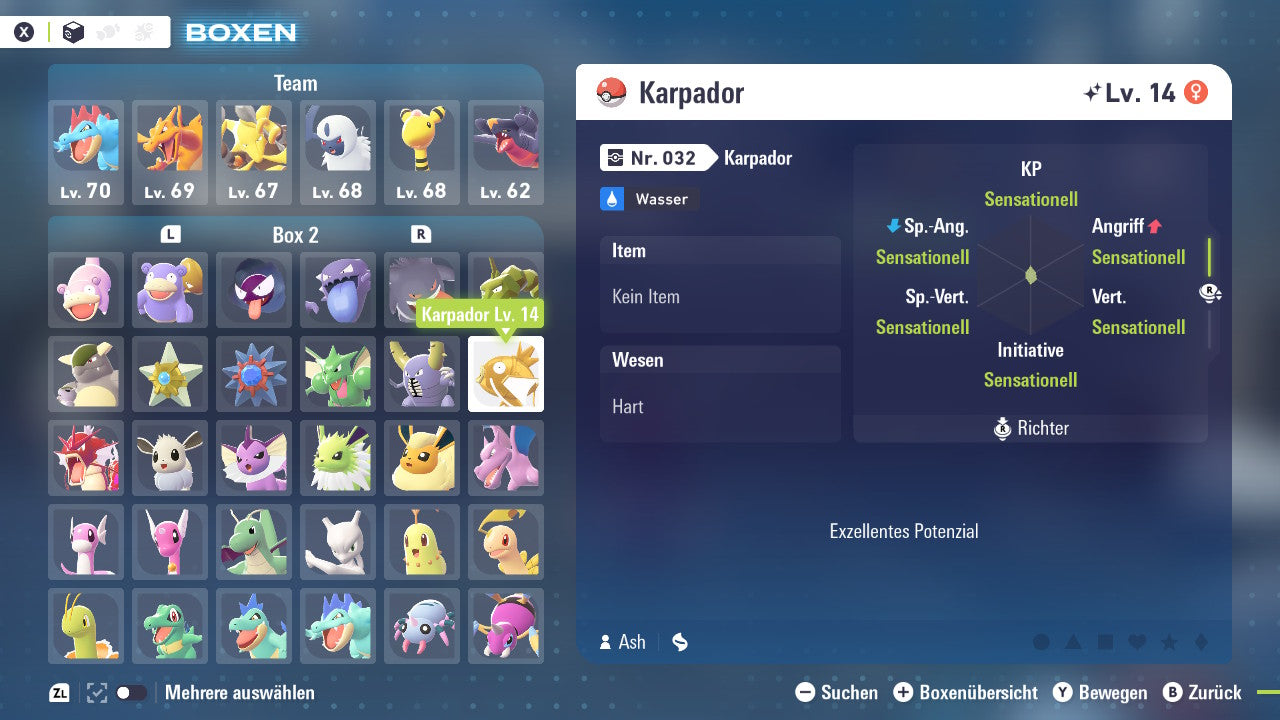Click the origin mark icon beside trainer Ash
Viewport: 1280px width, 720px height.
679,642
